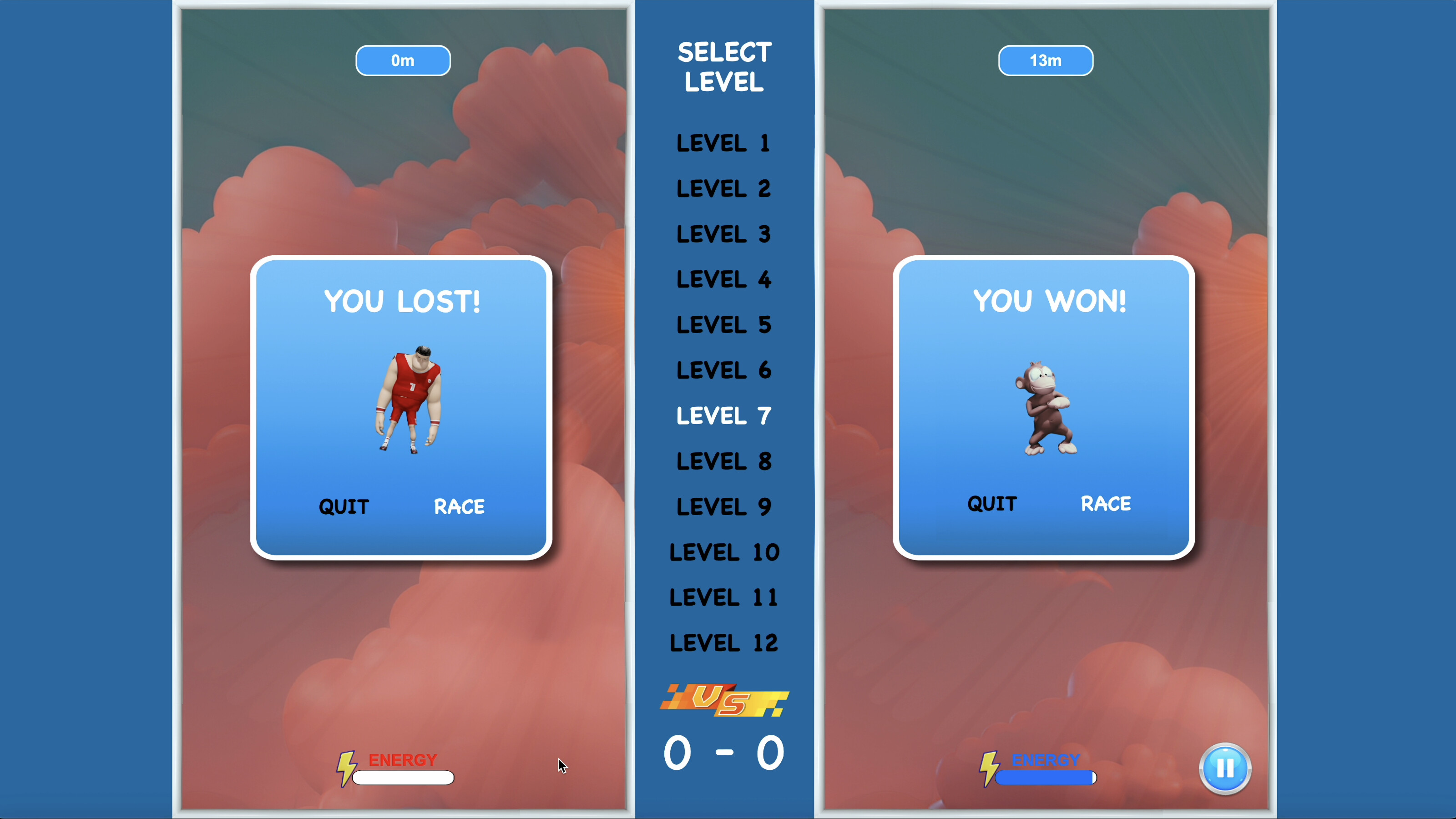Viewport: 1456px width, 819px height.
Task: Quit from the YOU WON dialog
Action: point(992,504)
